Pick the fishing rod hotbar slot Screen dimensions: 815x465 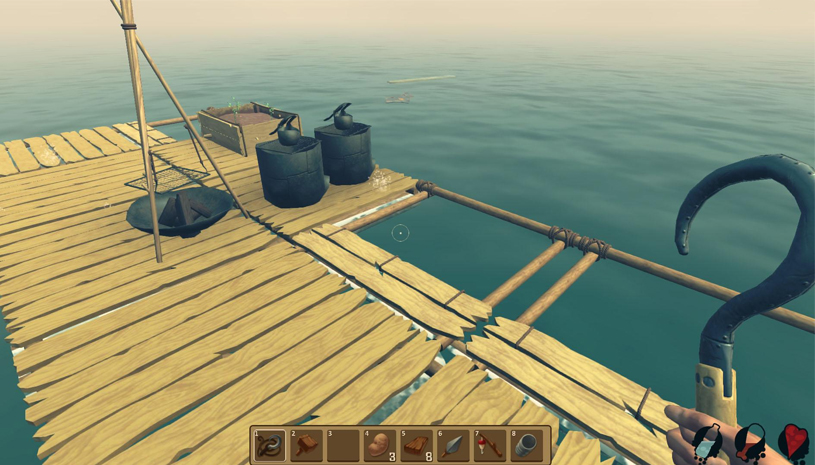click(491, 445)
